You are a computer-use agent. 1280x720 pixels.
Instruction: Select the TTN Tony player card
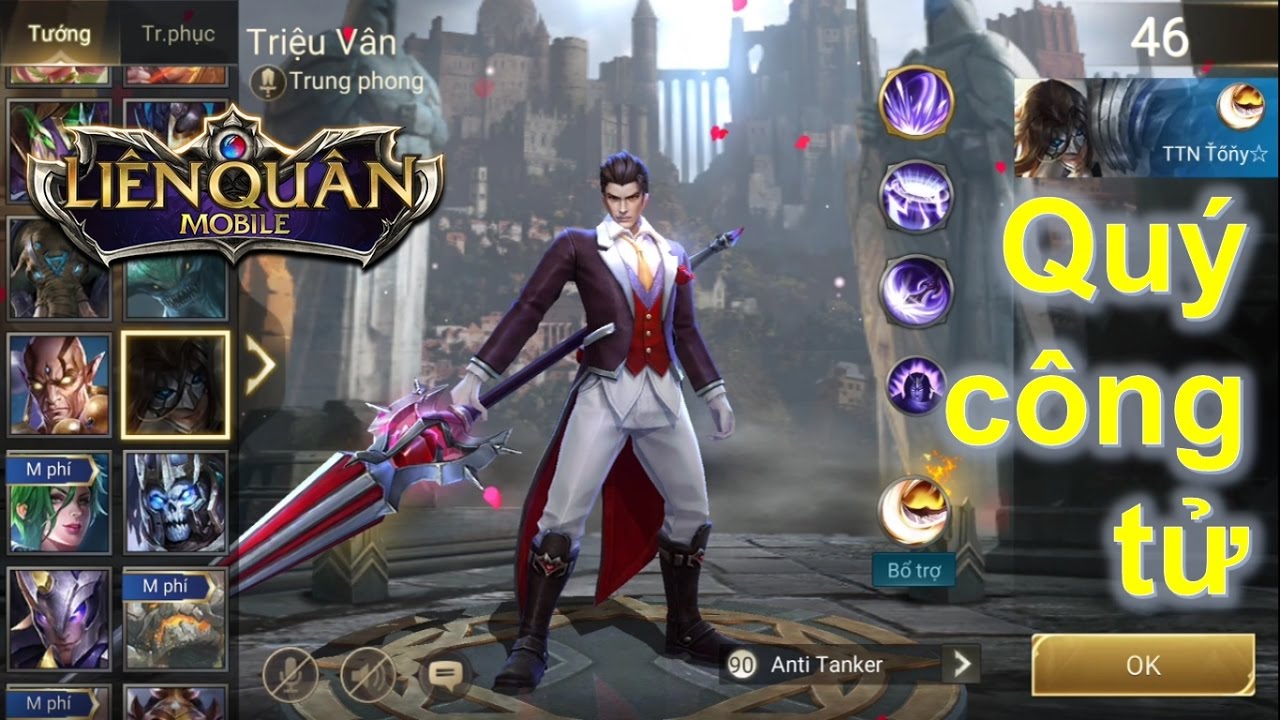(1146, 127)
